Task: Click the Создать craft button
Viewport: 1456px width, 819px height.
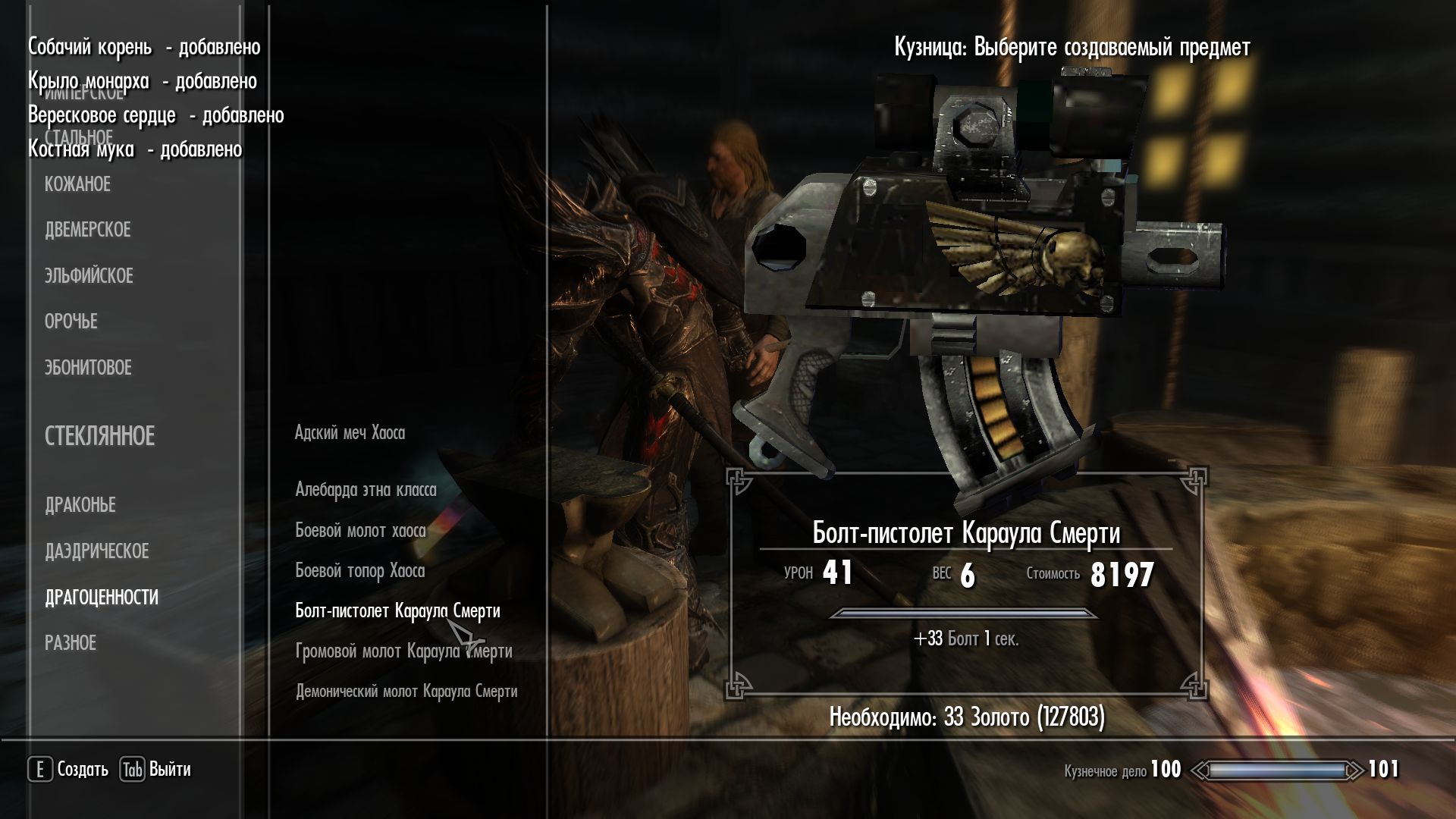Action: click(x=69, y=770)
